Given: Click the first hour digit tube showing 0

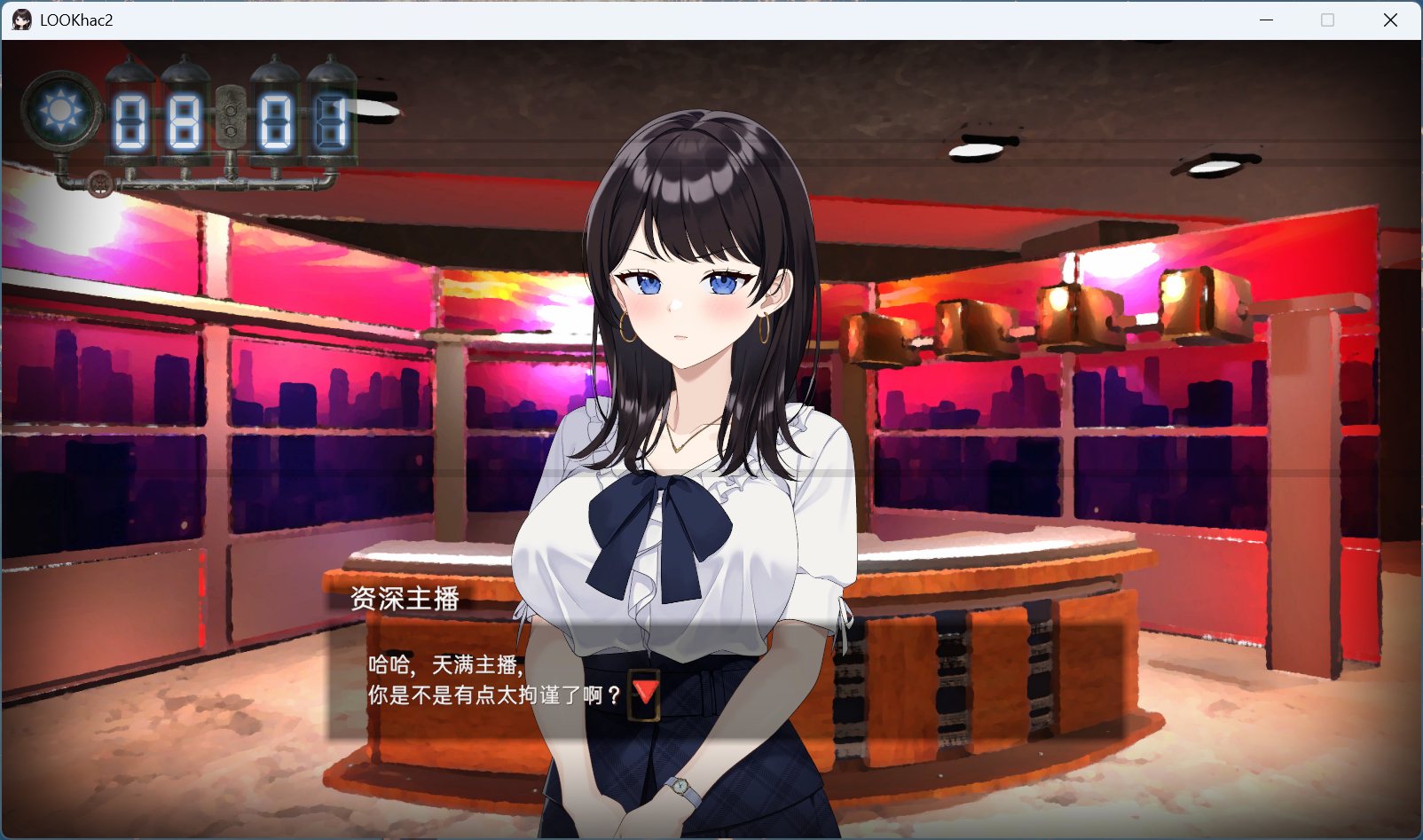Looking at the screenshot, I should 131,120.
